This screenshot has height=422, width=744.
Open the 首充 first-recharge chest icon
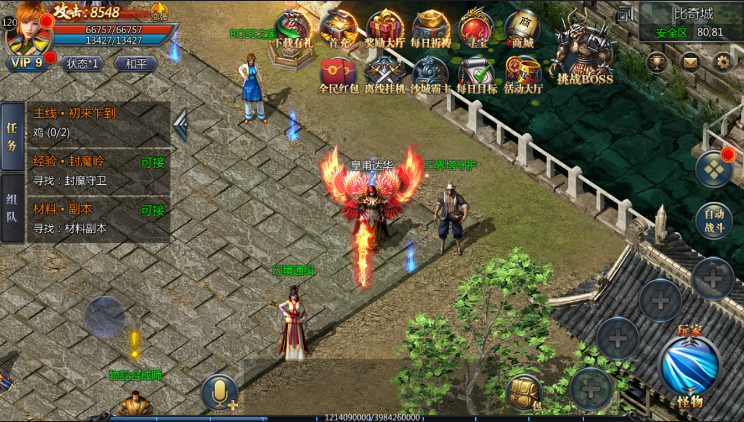point(339,29)
